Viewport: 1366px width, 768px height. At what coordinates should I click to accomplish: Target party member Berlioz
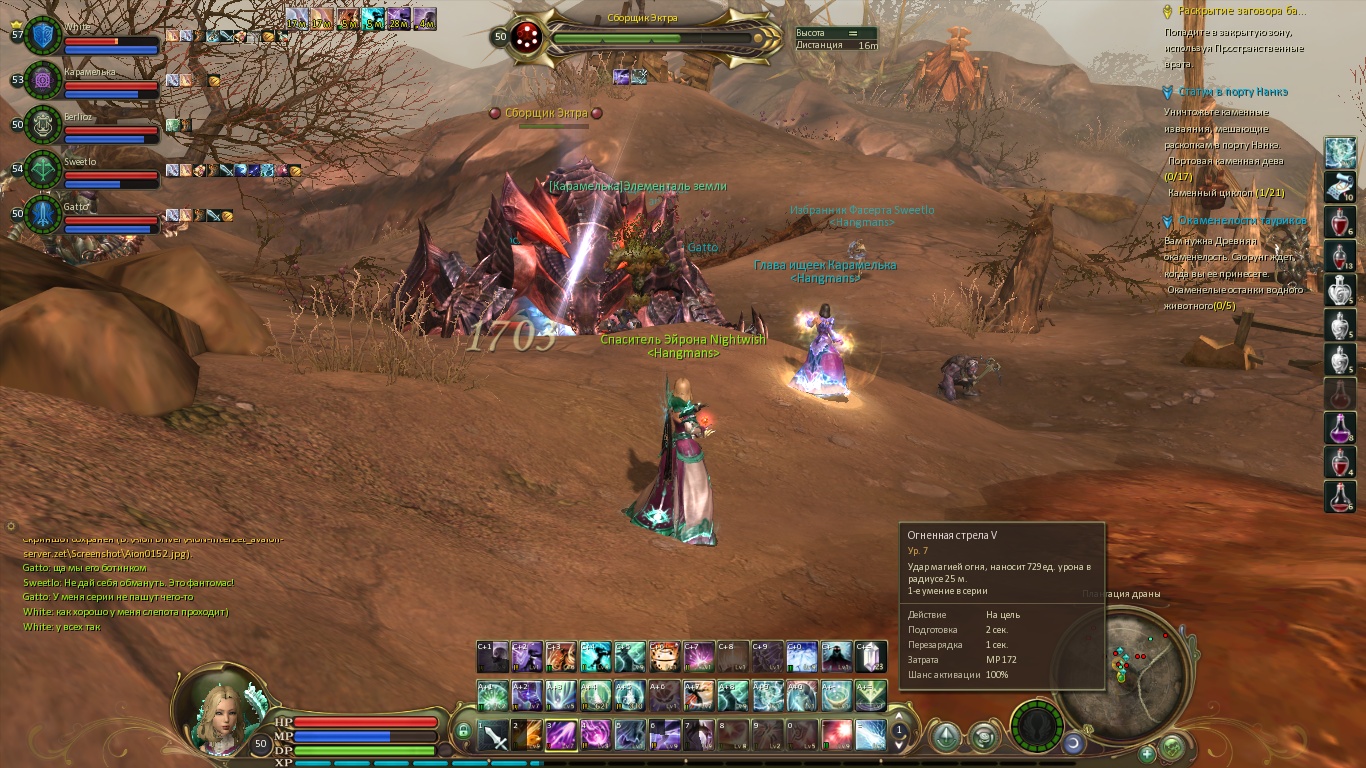pos(43,125)
